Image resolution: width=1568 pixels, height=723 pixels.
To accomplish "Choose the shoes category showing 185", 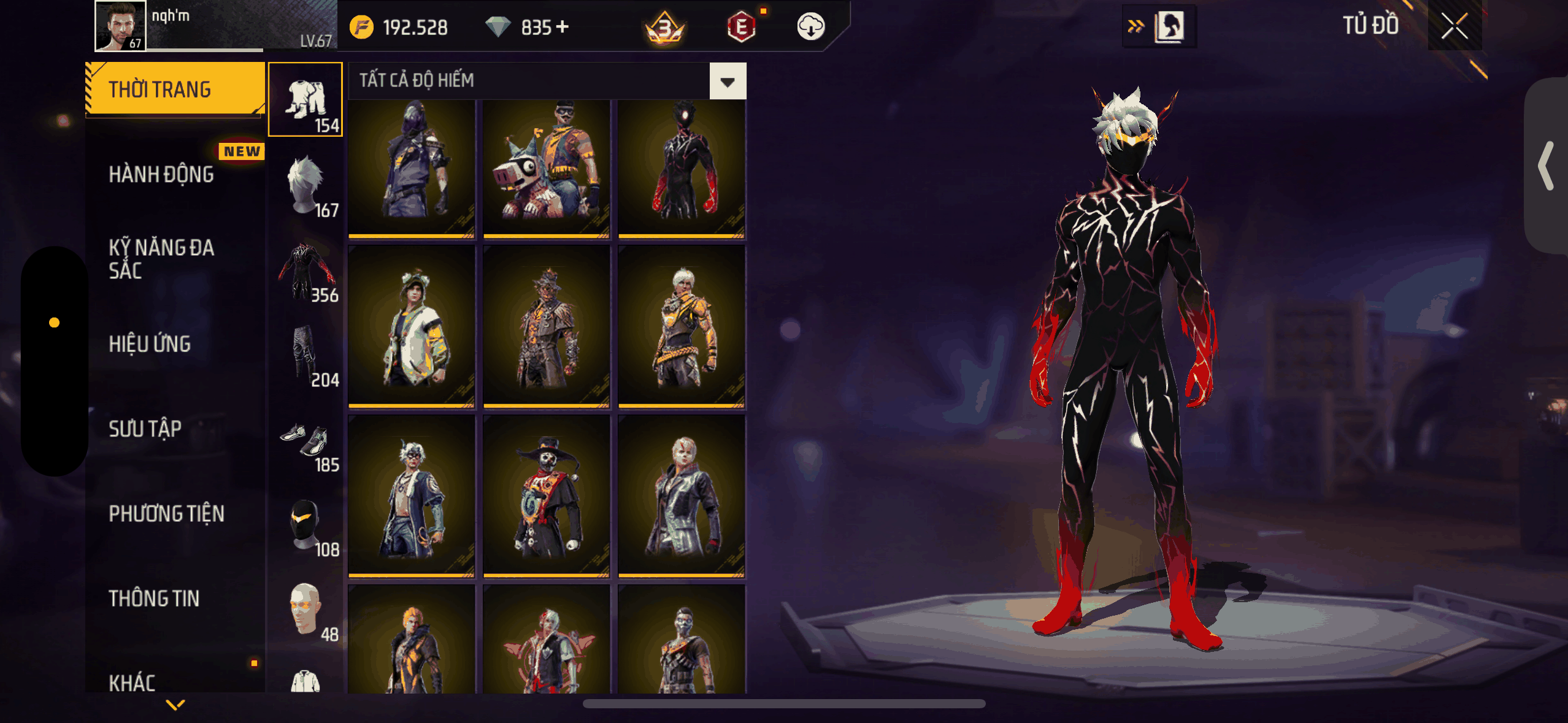I will pos(306,442).
